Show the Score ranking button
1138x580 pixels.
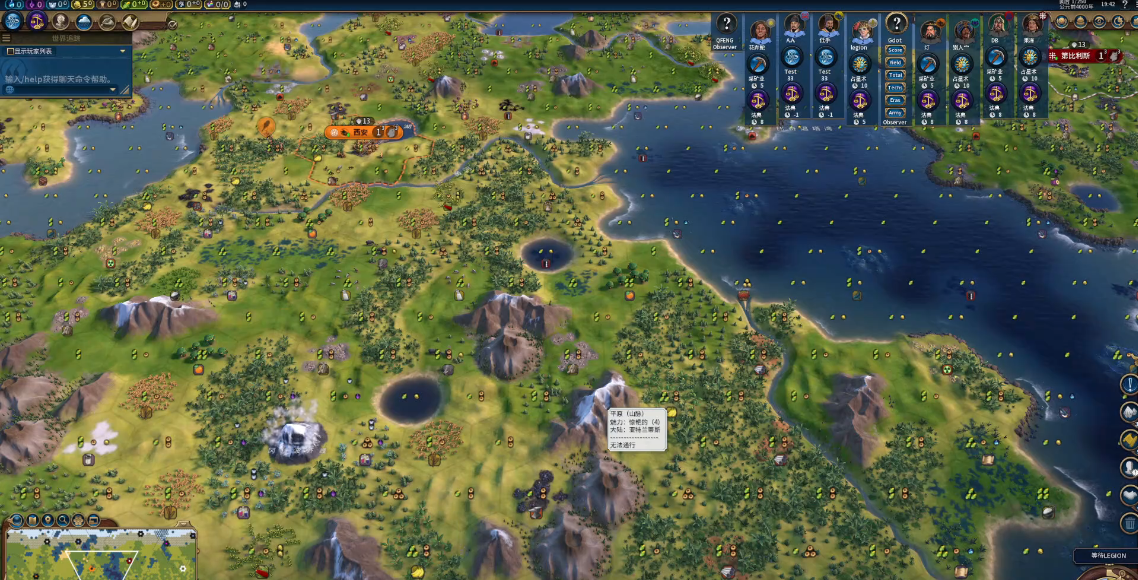[895, 50]
